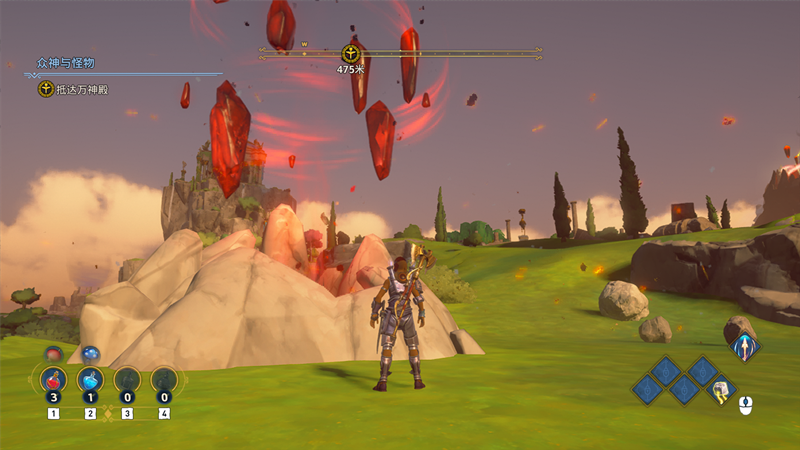Select the red health potion slot

(x=53, y=380)
